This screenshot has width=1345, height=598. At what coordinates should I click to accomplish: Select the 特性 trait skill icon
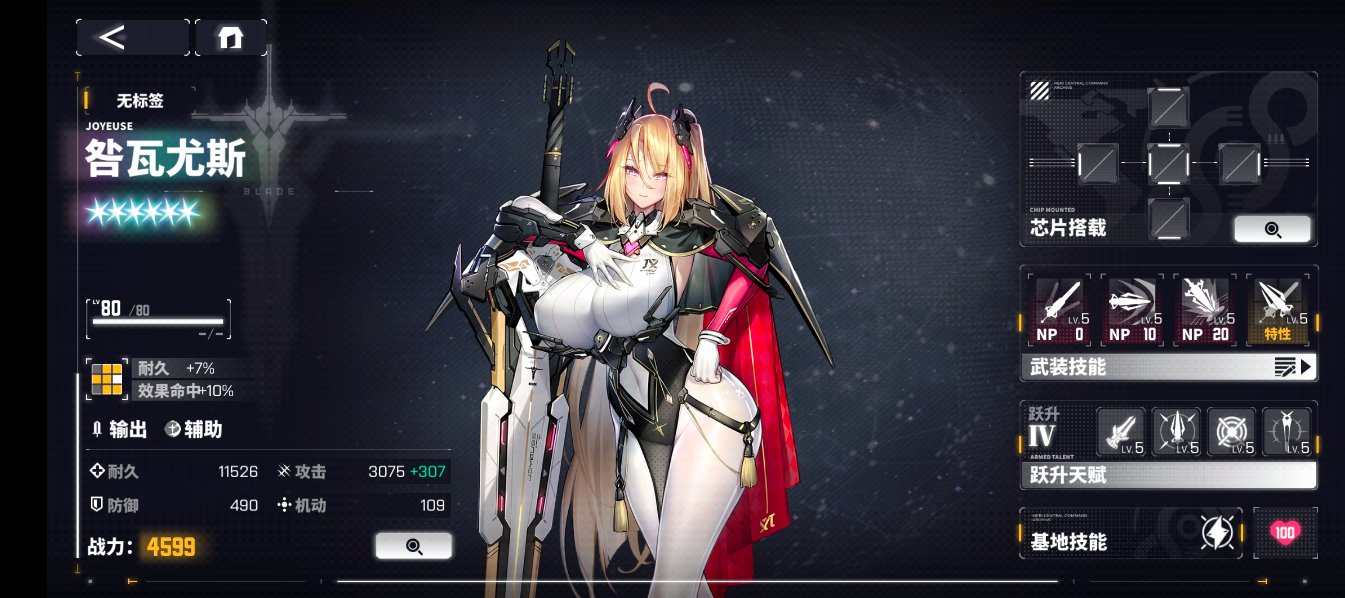[x=1280, y=309]
